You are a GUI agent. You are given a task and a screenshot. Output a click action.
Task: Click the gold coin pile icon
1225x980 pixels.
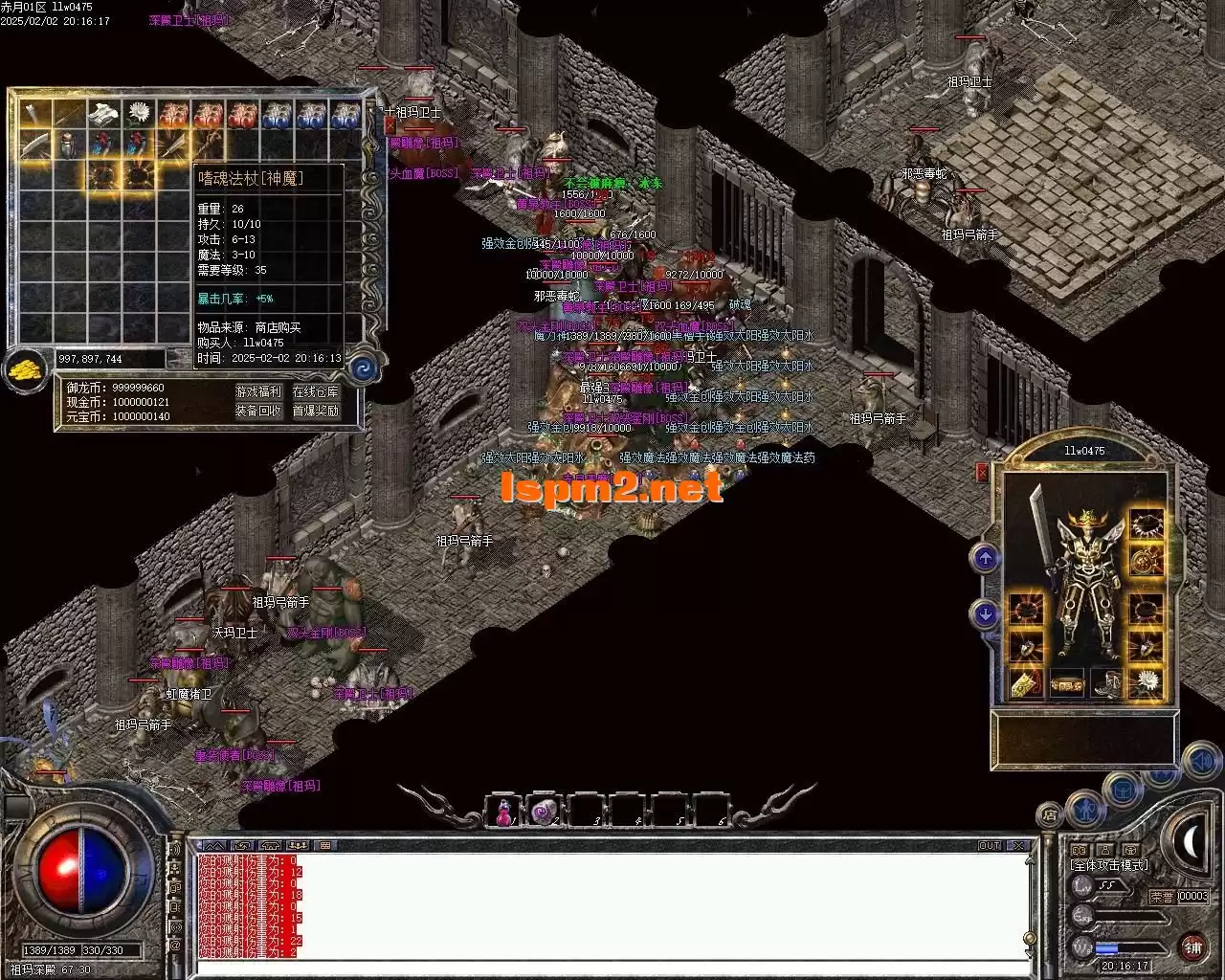click(26, 369)
